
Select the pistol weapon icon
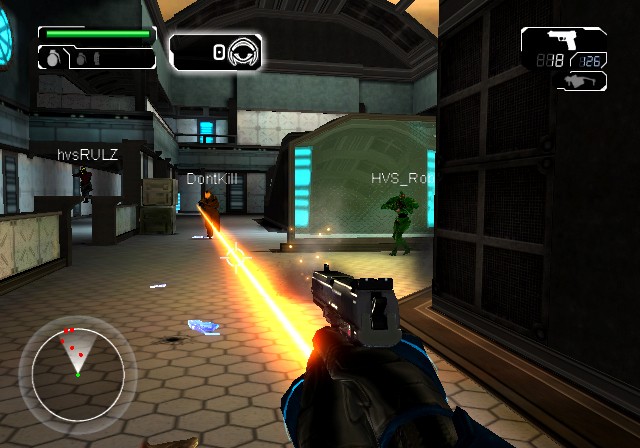point(563,39)
